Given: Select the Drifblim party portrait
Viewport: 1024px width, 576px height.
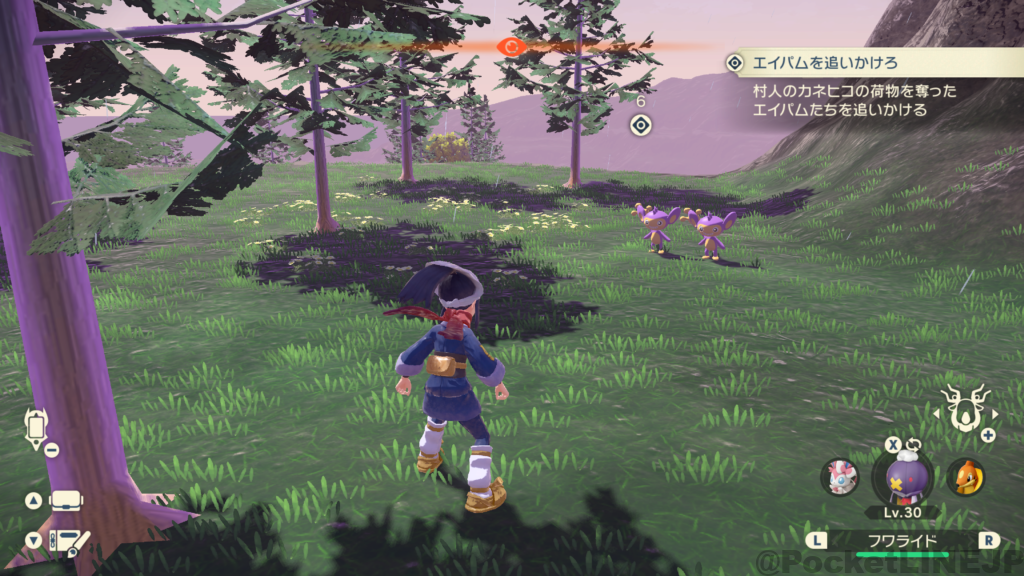Looking at the screenshot, I should tap(902, 476).
